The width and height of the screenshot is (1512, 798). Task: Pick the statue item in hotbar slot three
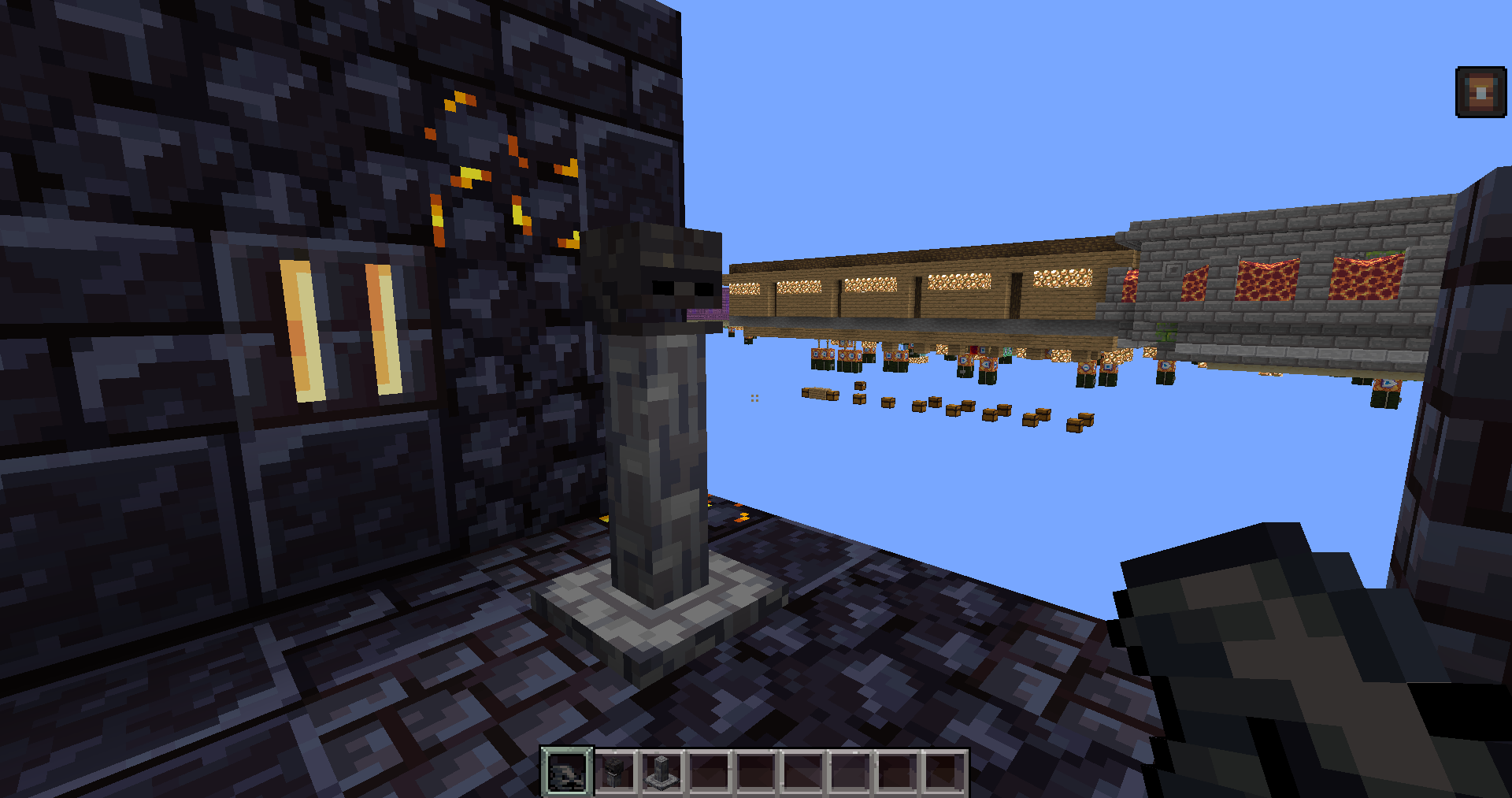pyautogui.click(x=661, y=770)
